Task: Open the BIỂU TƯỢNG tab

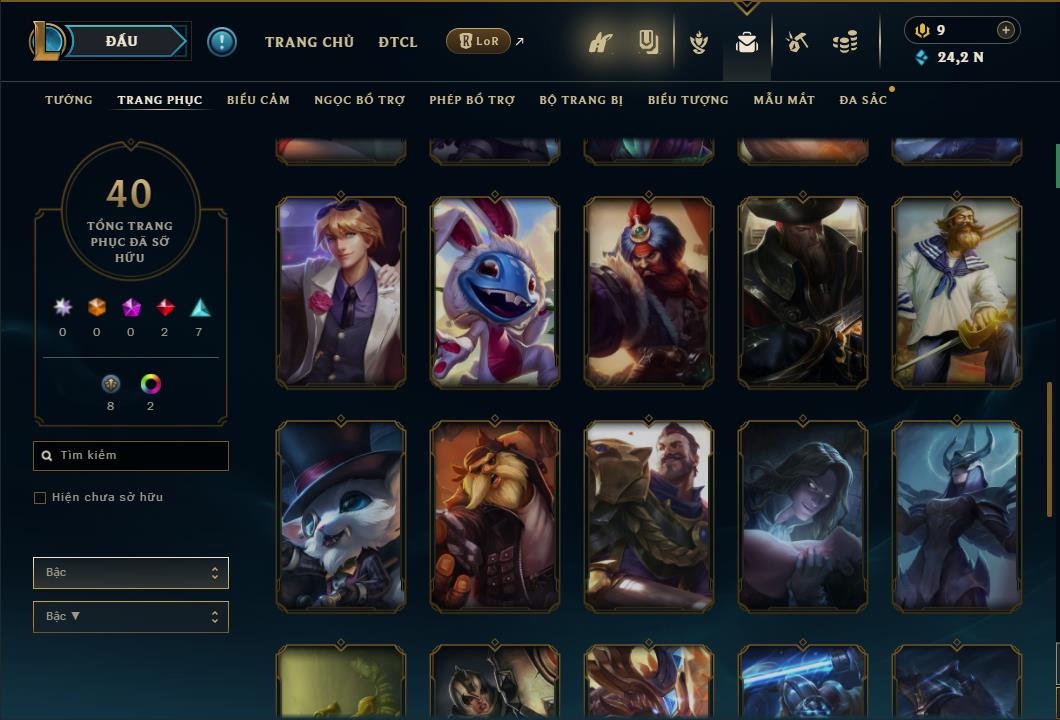Action: [688, 100]
